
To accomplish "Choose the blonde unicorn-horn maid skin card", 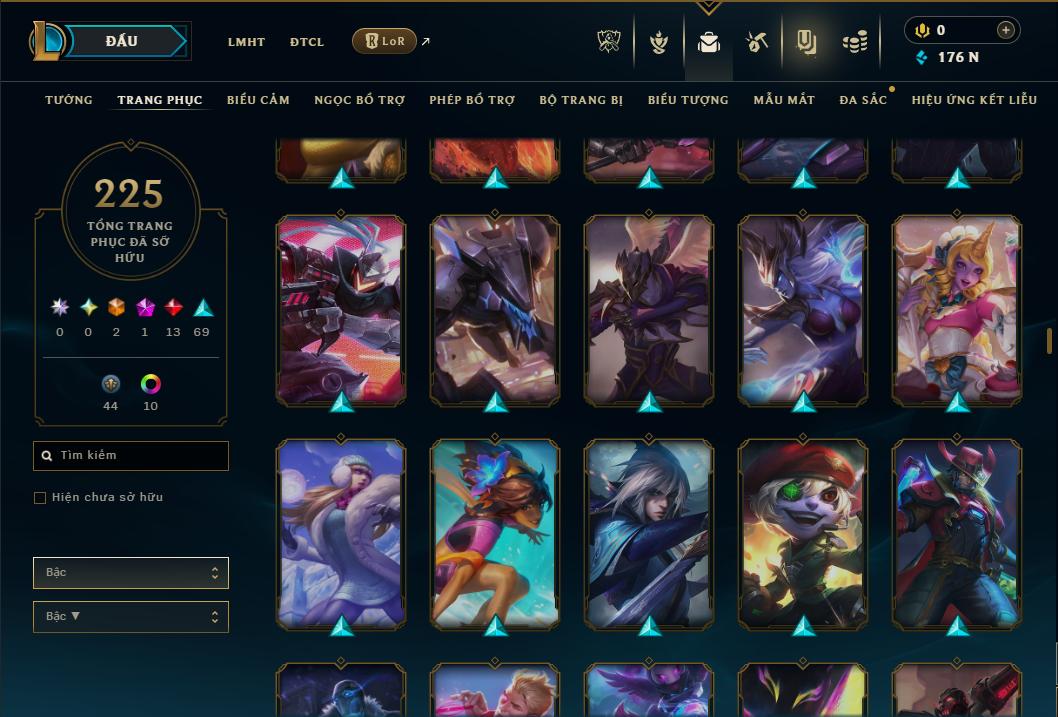I will click(x=957, y=310).
